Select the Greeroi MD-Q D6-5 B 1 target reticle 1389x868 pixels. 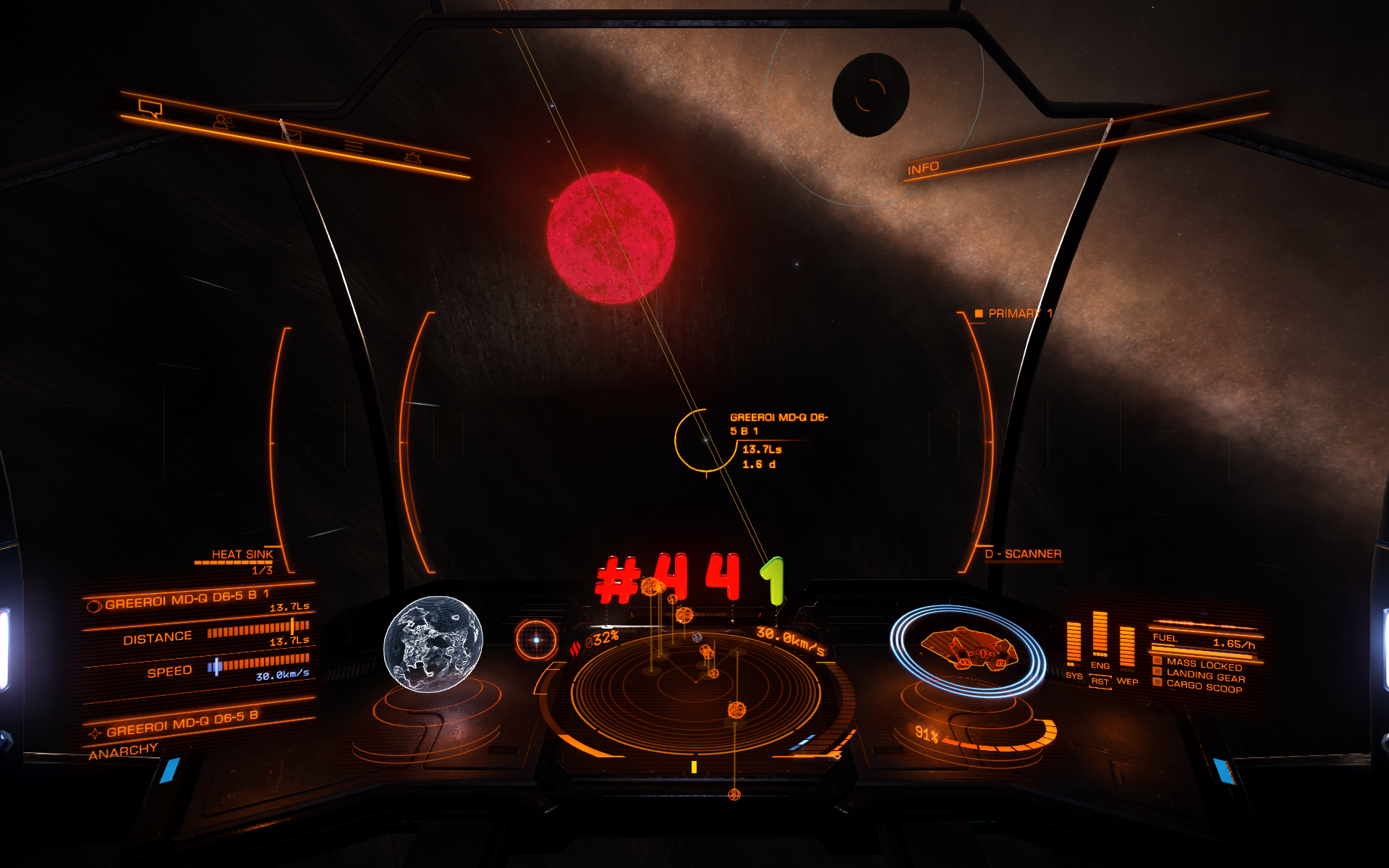coord(705,440)
